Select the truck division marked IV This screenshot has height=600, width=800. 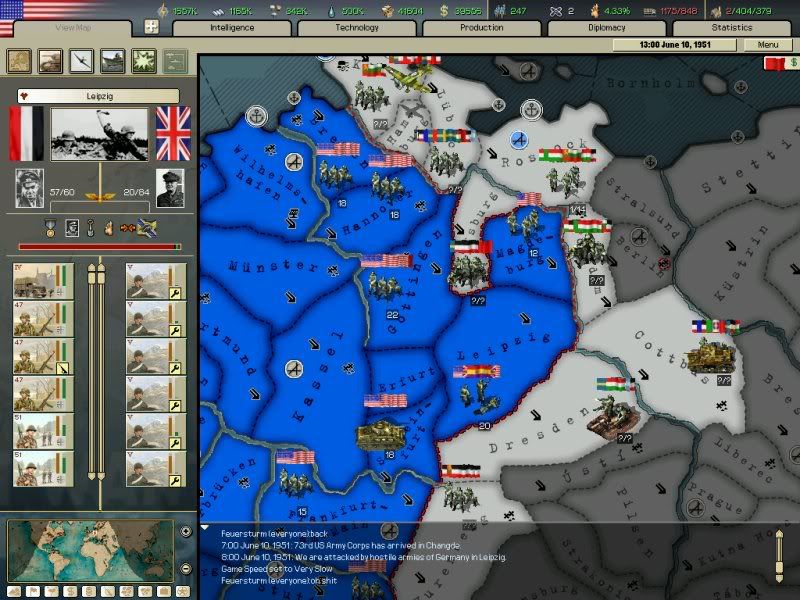tap(35, 281)
